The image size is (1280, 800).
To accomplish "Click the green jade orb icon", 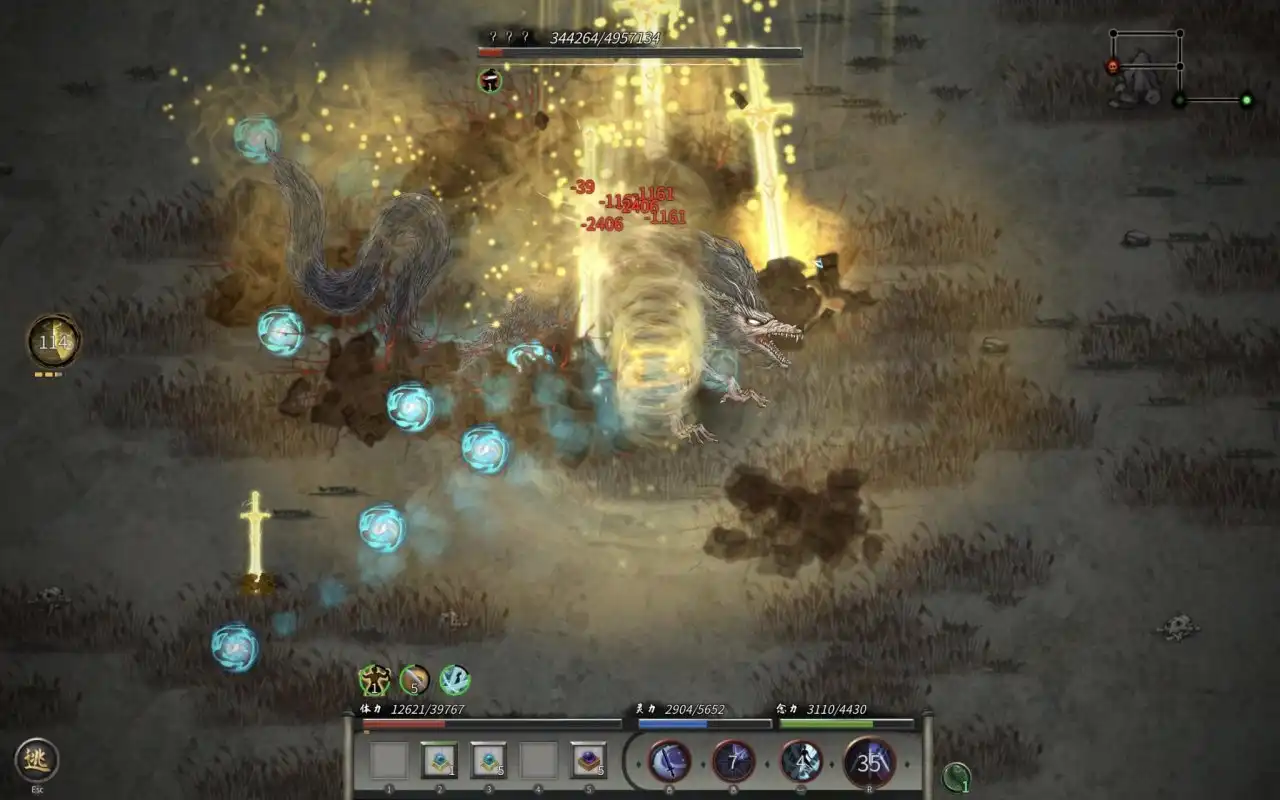I will pos(957,777).
